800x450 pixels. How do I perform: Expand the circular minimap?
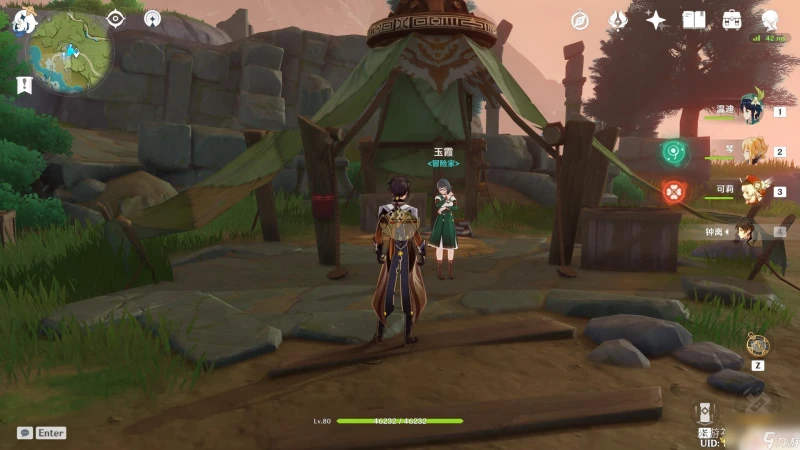point(70,52)
